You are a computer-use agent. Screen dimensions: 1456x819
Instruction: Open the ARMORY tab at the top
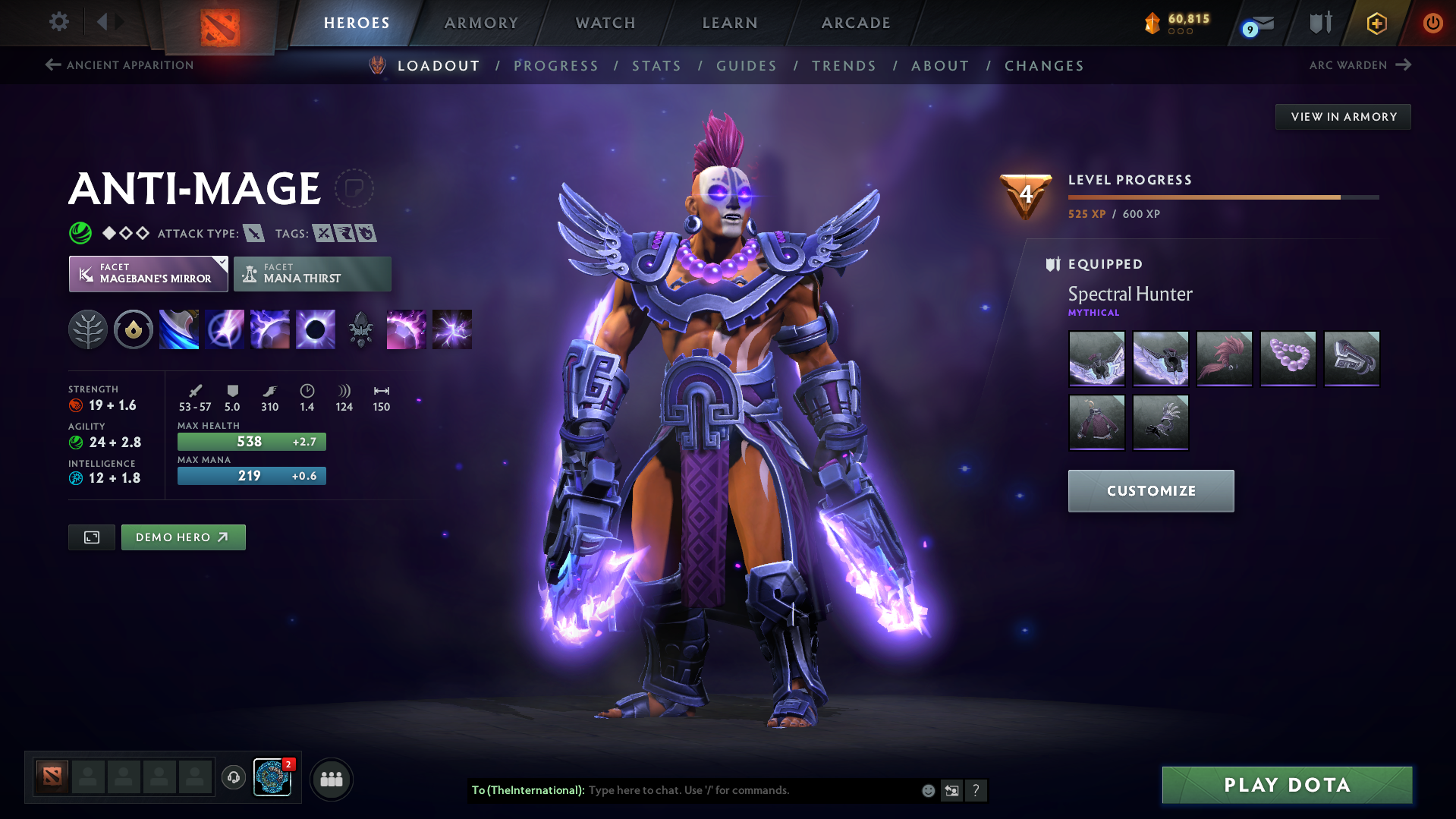coord(481,22)
